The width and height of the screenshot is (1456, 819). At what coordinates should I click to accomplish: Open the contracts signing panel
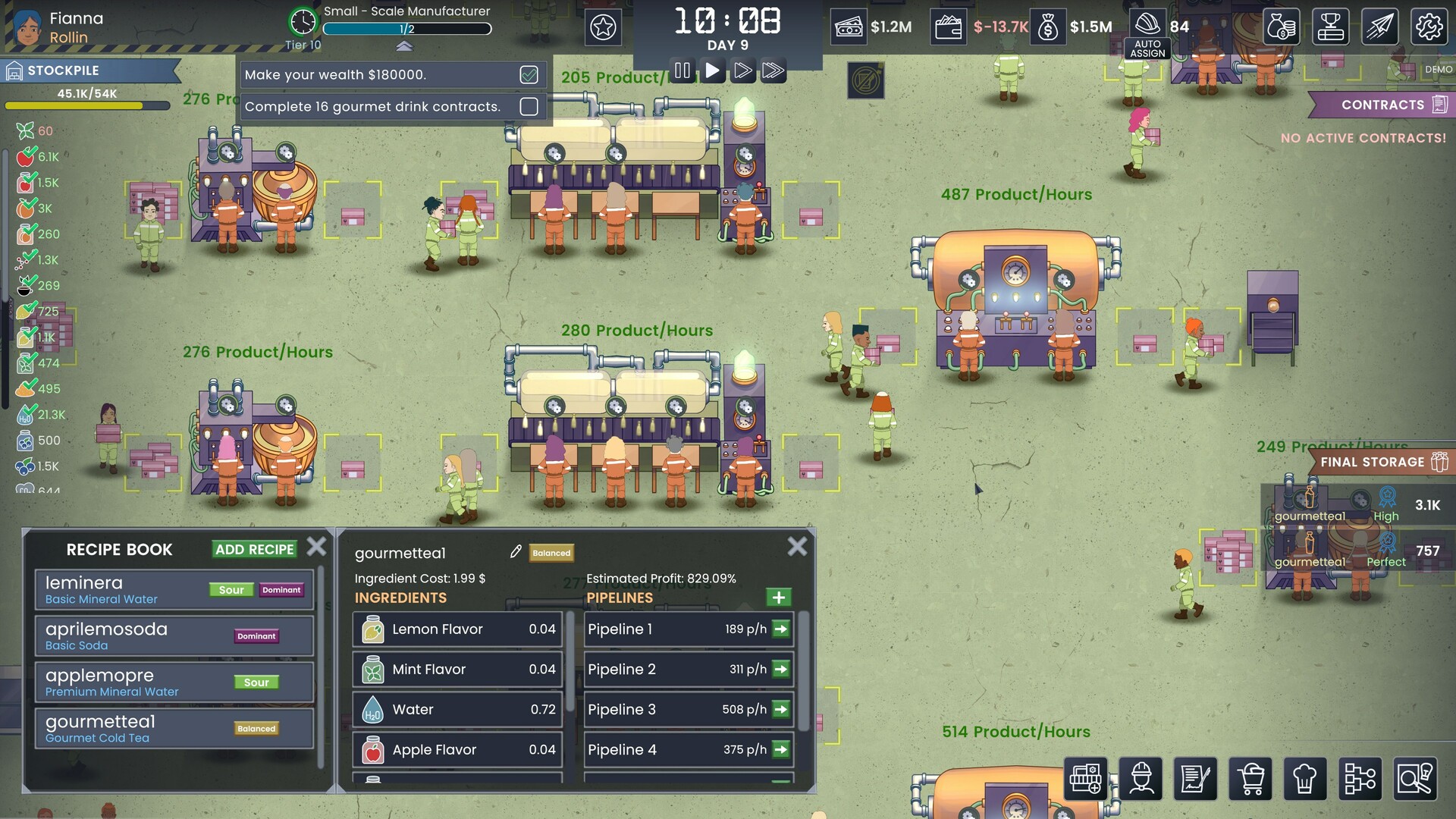tap(1197, 778)
